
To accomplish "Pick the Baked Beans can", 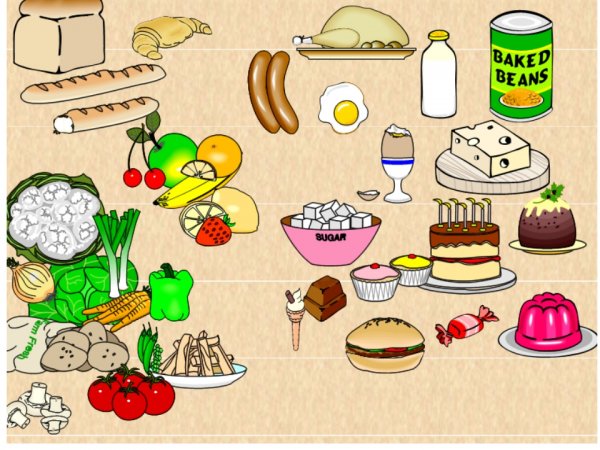I will pyautogui.click(x=521, y=66).
